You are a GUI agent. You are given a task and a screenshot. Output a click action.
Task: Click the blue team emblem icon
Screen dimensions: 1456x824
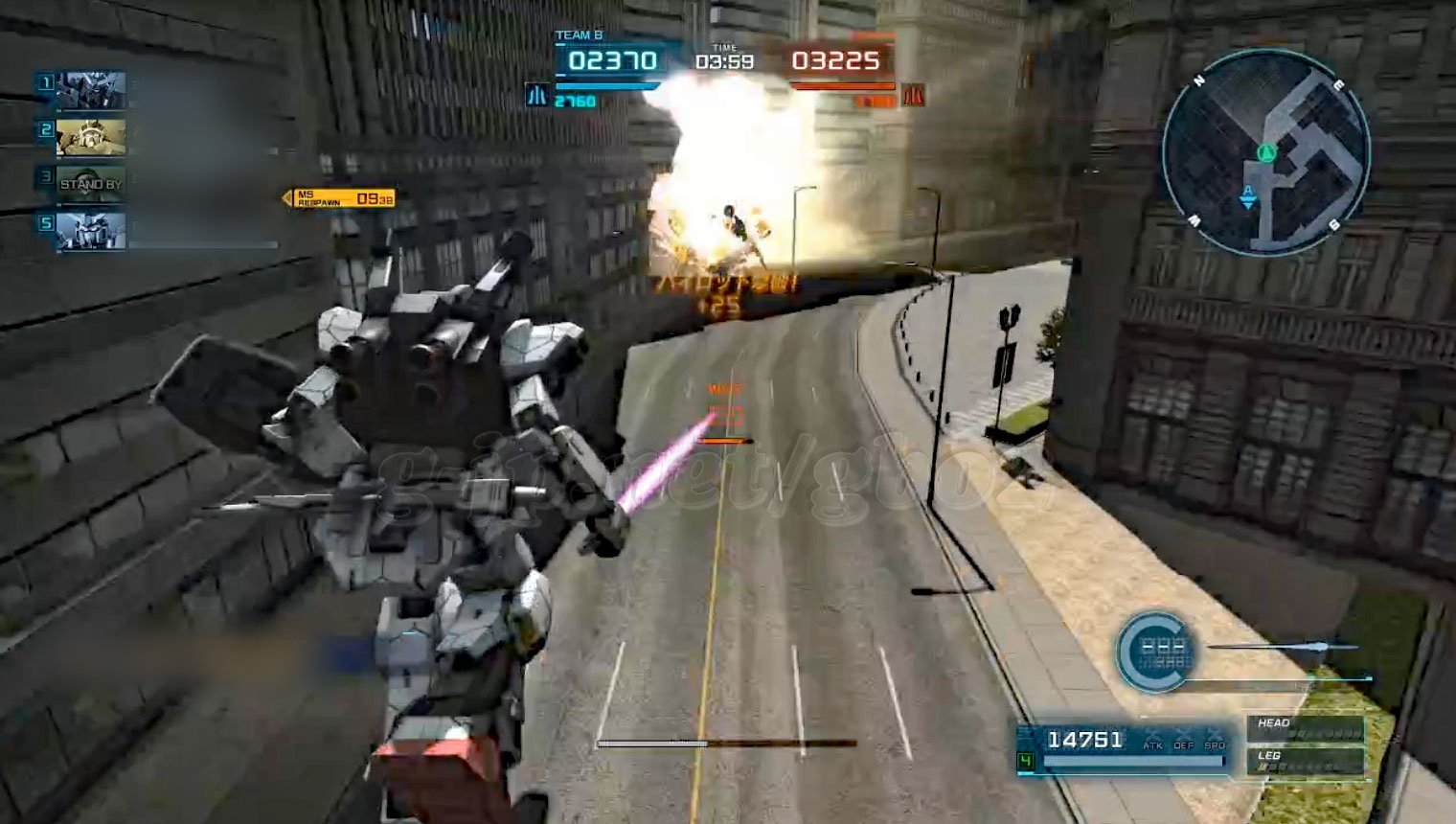pyautogui.click(x=536, y=96)
